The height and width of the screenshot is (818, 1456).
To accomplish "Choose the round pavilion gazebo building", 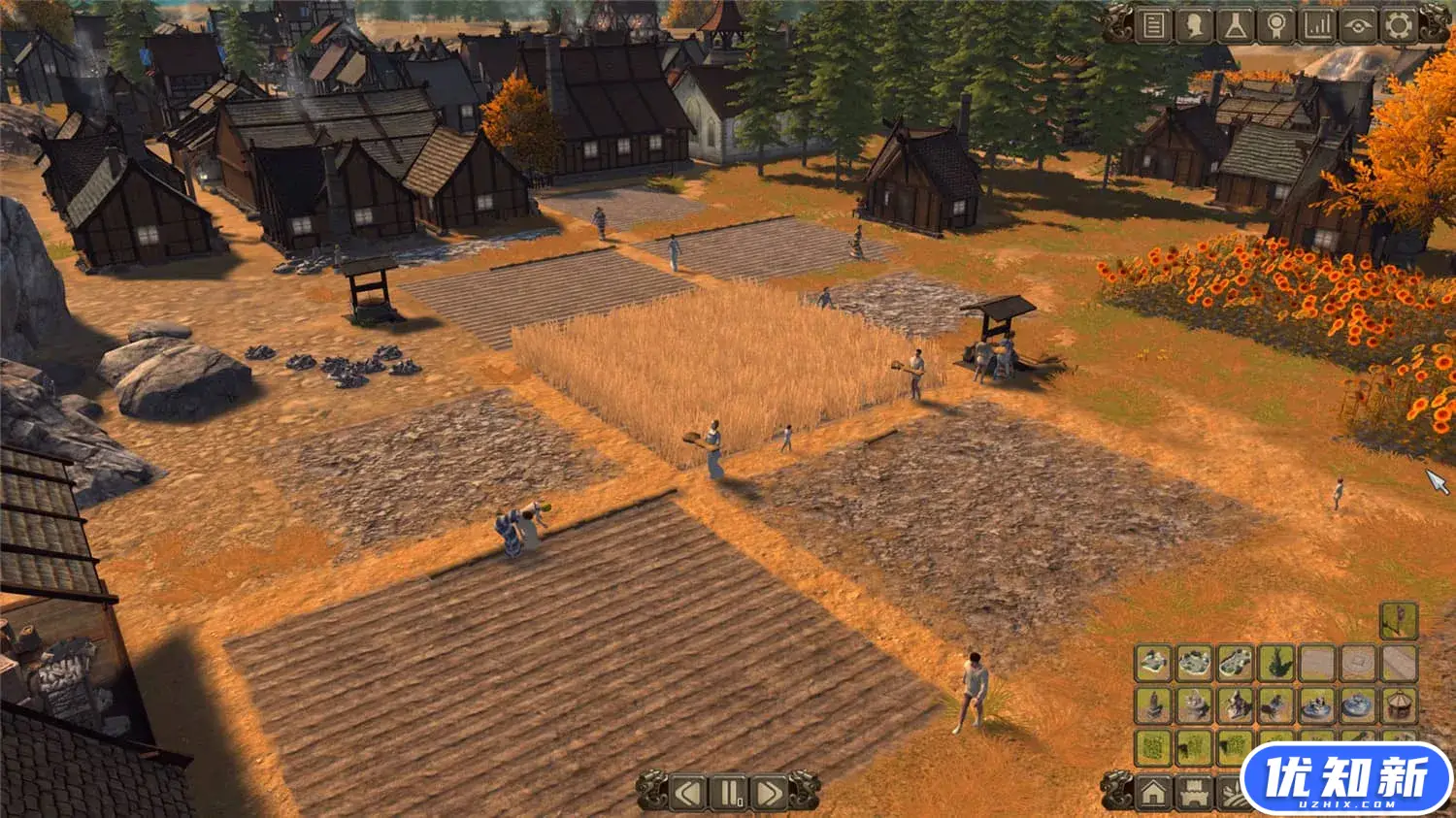I will coord(1399,705).
